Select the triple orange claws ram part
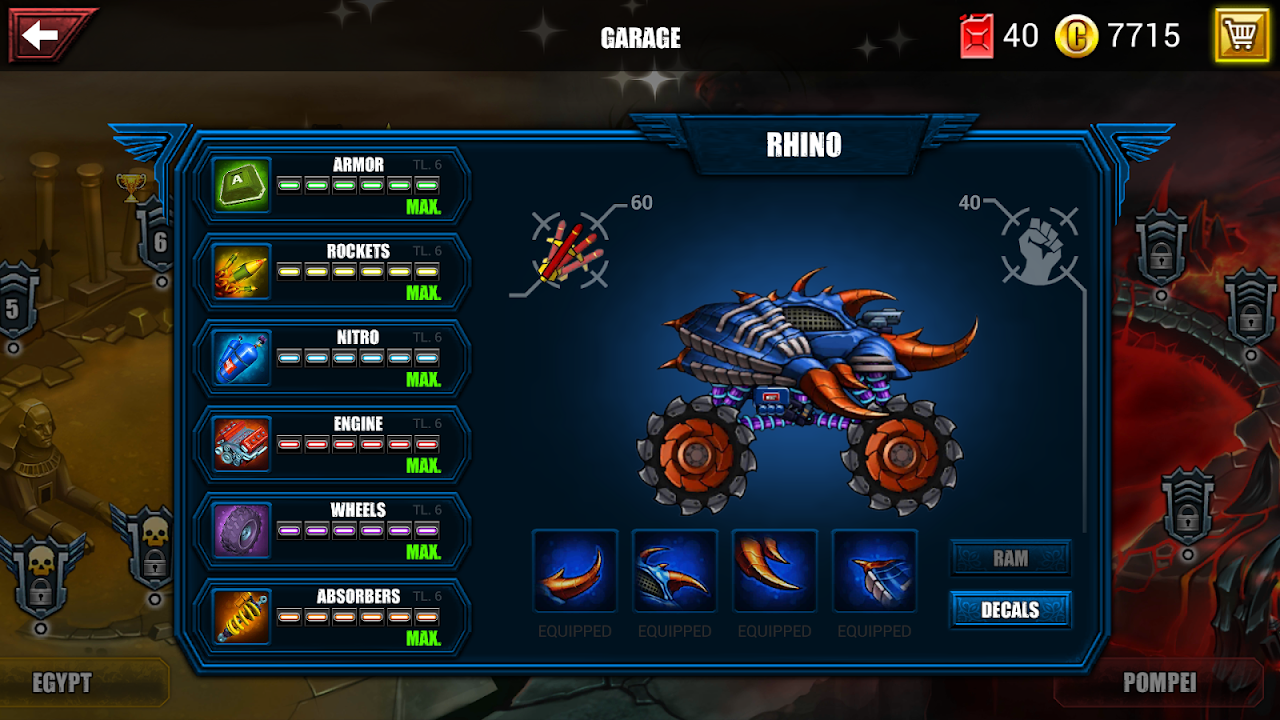The height and width of the screenshot is (720, 1280). pyautogui.click(x=775, y=572)
